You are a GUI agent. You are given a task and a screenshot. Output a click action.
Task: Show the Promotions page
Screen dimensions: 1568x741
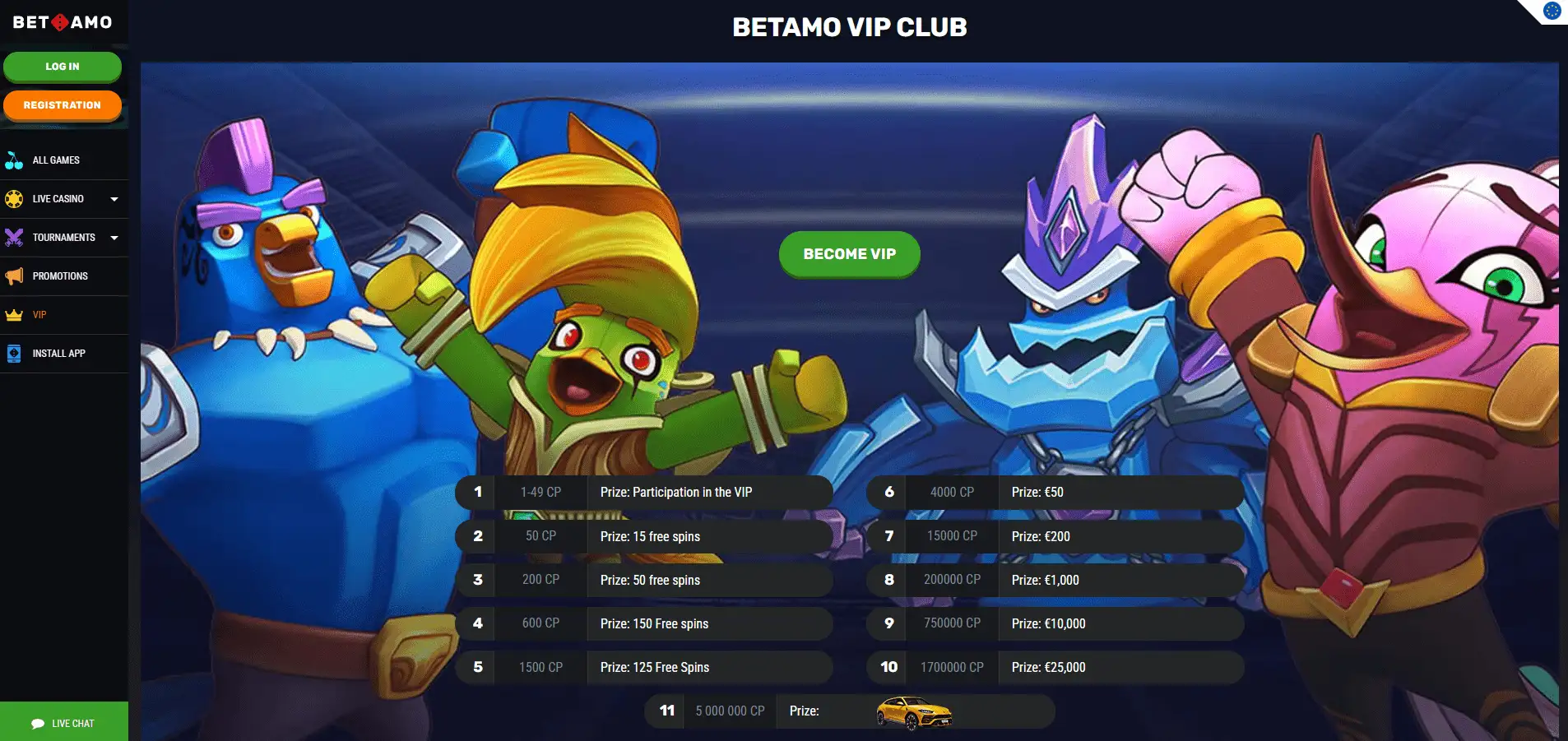coord(60,276)
